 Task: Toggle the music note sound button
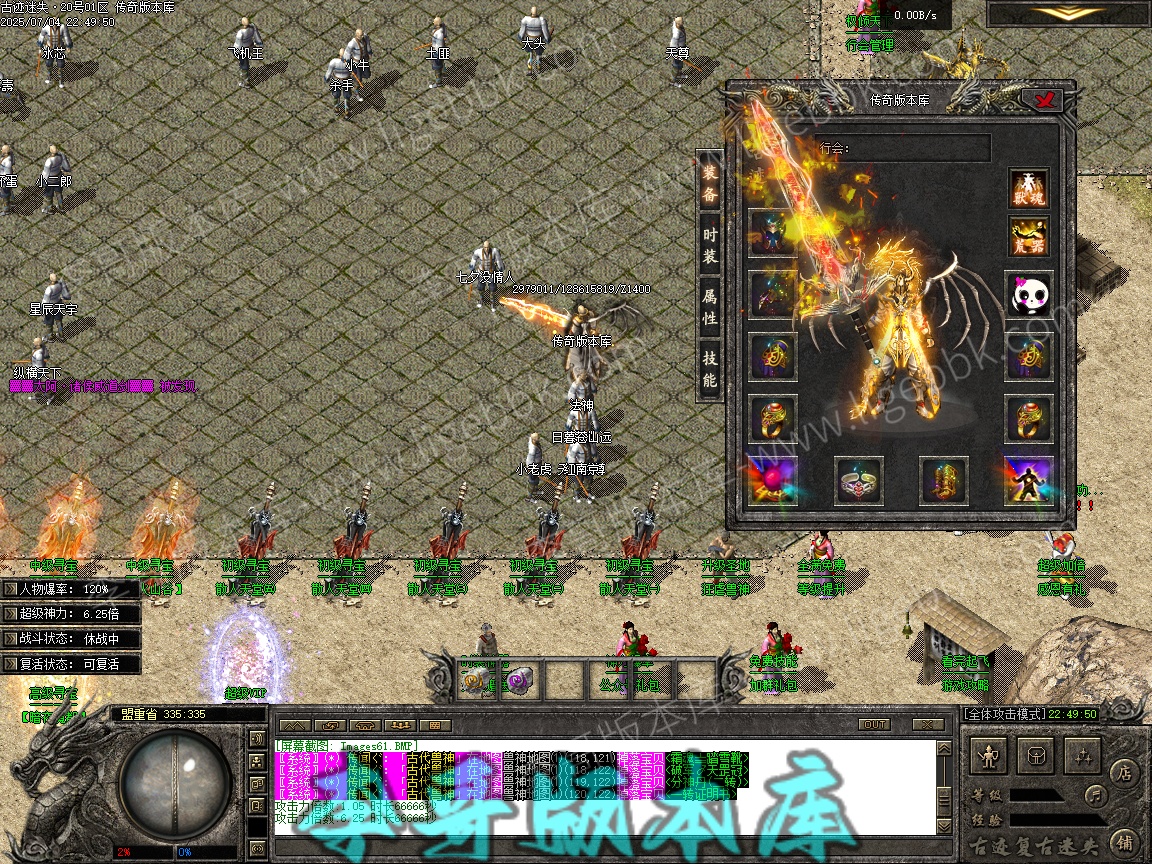tap(1097, 796)
